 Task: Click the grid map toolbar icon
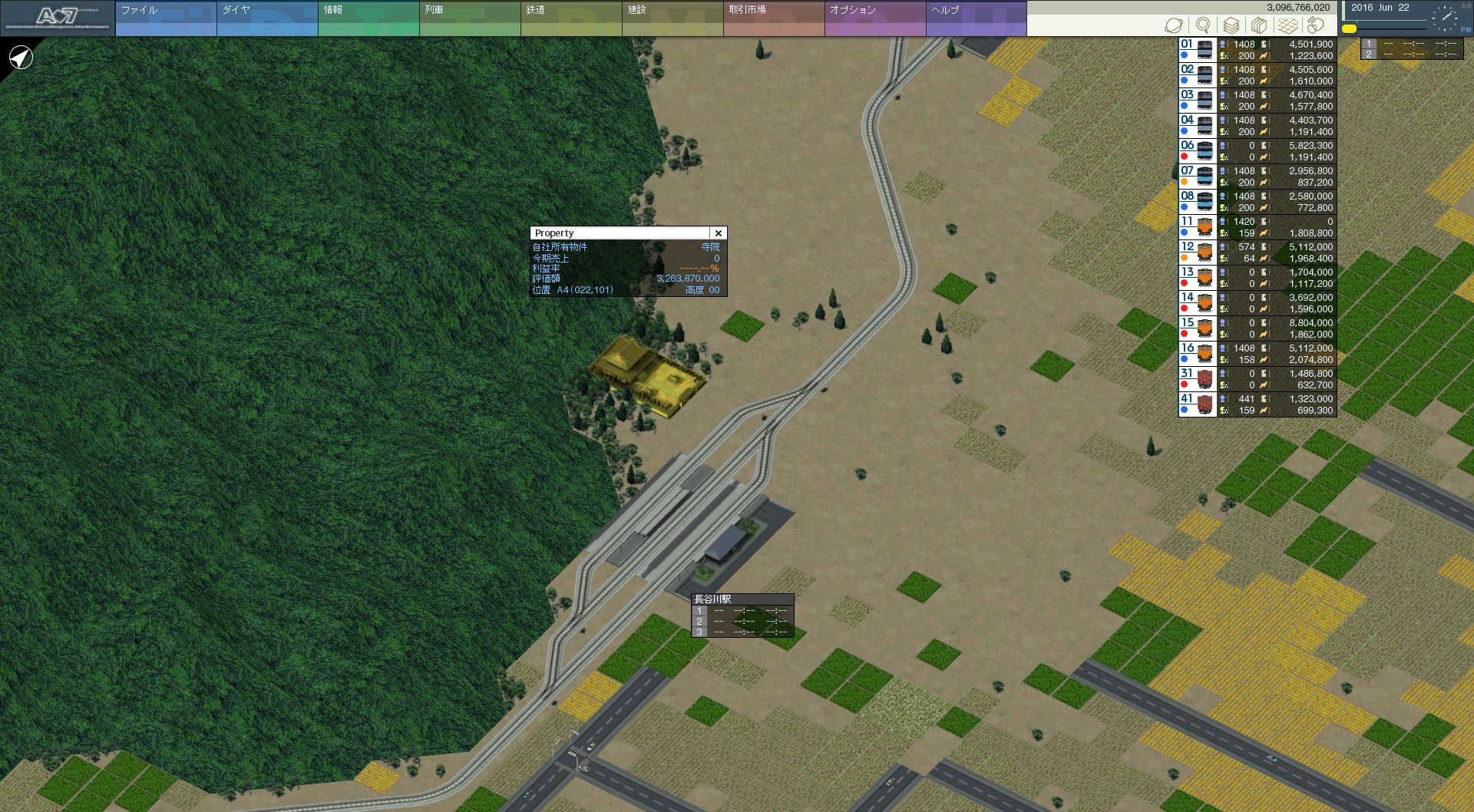pyautogui.click(x=1288, y=26)
